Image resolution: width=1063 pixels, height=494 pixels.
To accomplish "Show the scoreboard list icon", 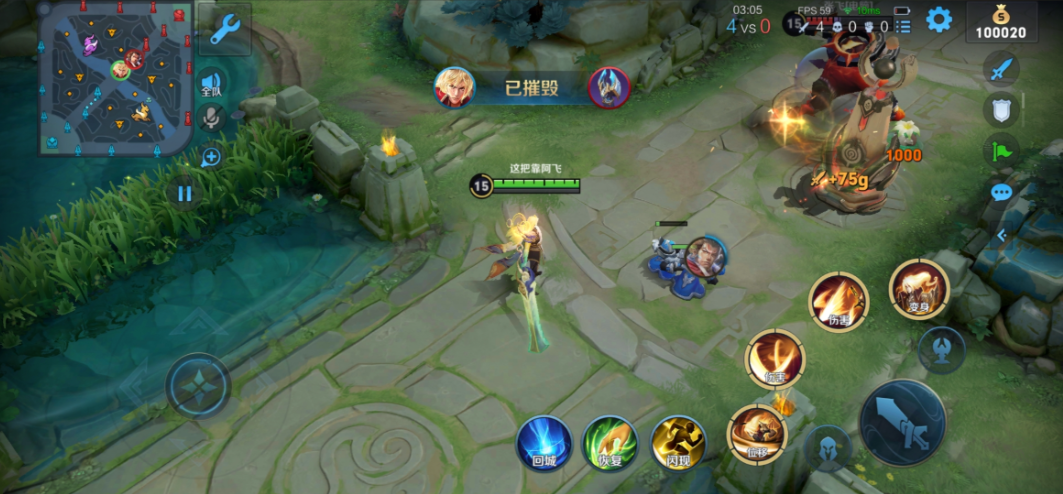I will [x=903, y=26].
